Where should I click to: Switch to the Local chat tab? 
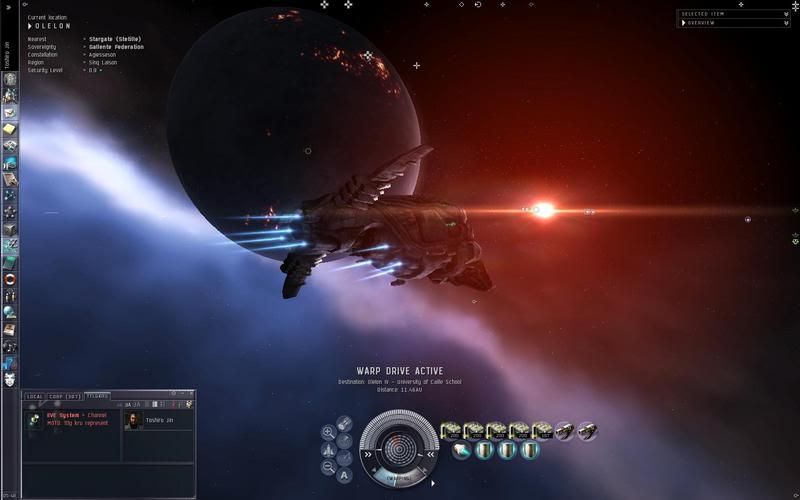click(34, 396)
